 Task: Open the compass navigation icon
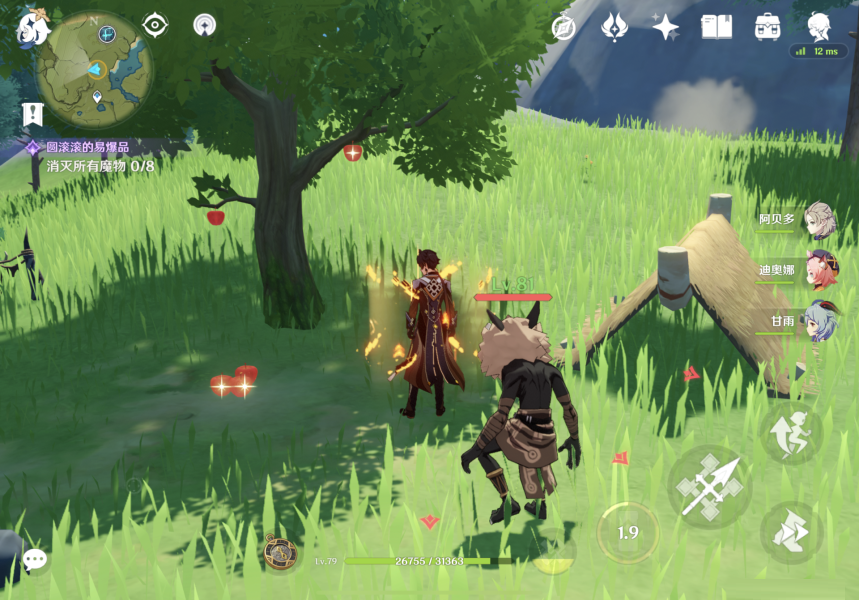click(564, 28)
